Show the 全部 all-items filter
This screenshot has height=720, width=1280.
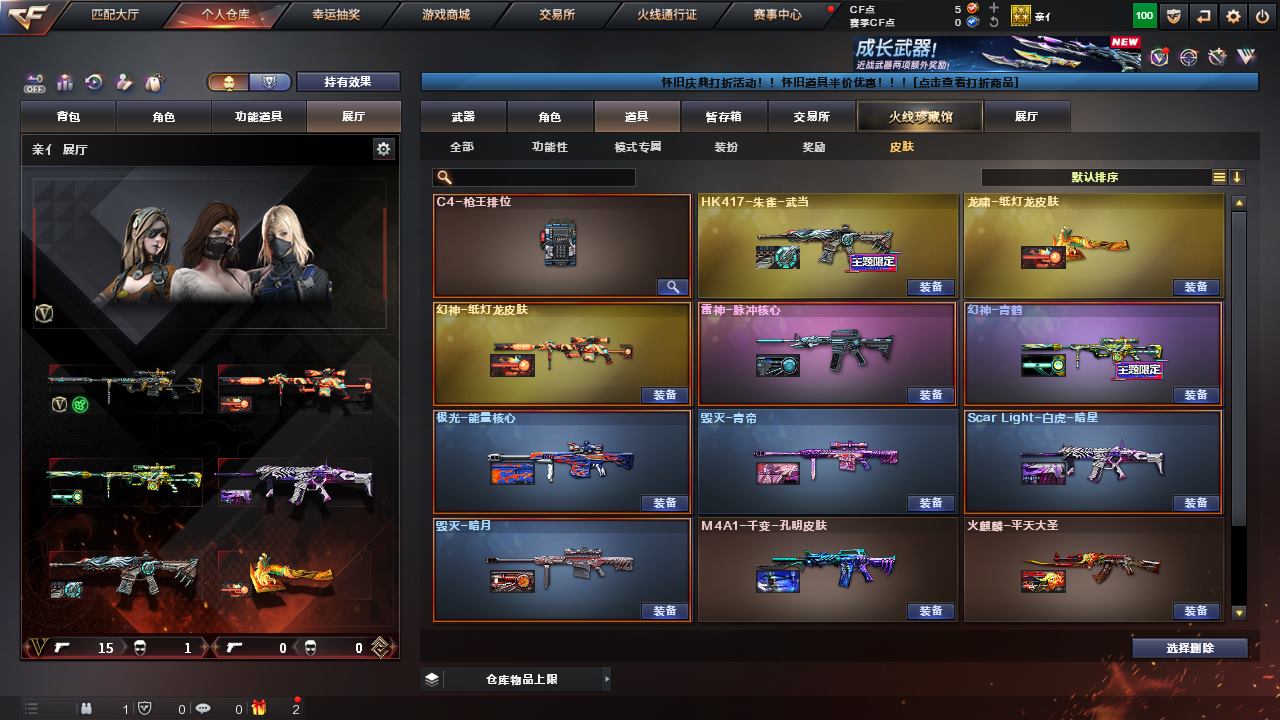462,147
